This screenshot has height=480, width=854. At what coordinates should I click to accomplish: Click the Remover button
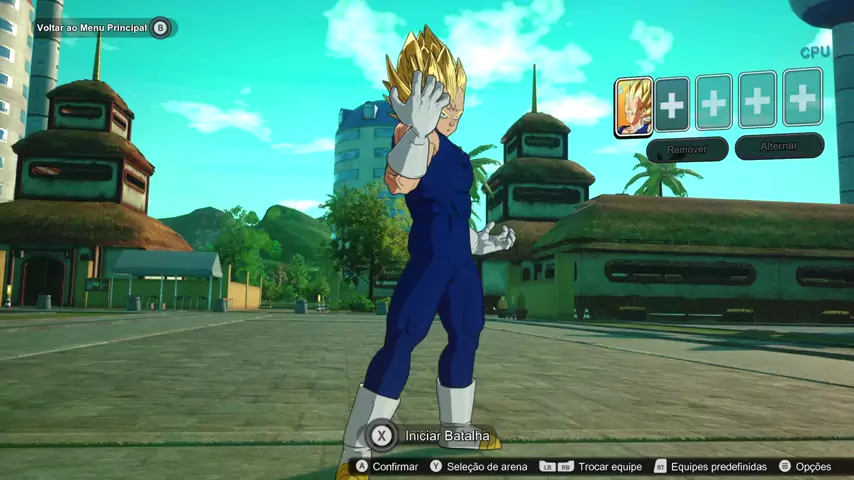coord(687,149)
